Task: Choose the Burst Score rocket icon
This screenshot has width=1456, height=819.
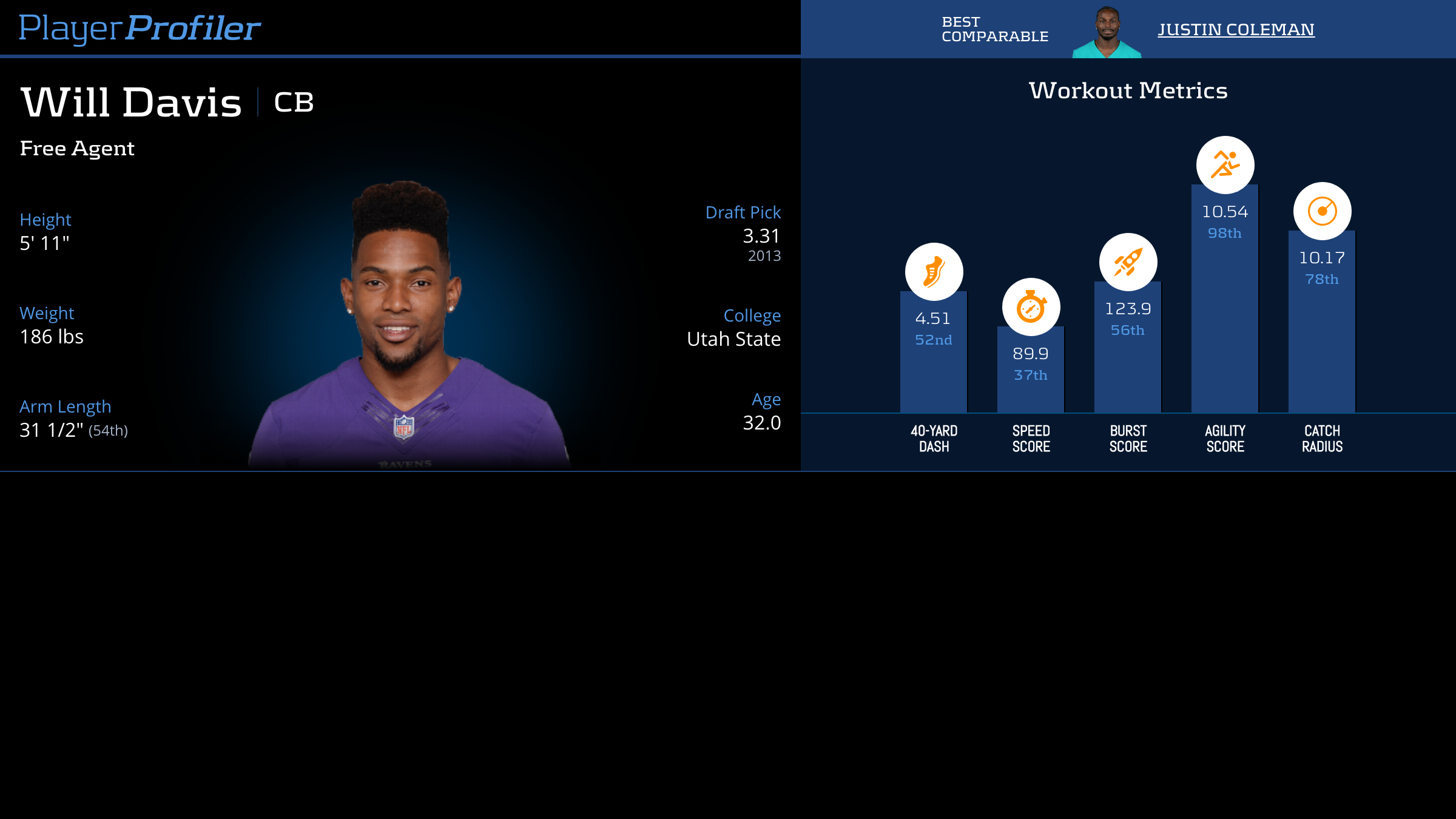Action: click(x=1128, y=262)
